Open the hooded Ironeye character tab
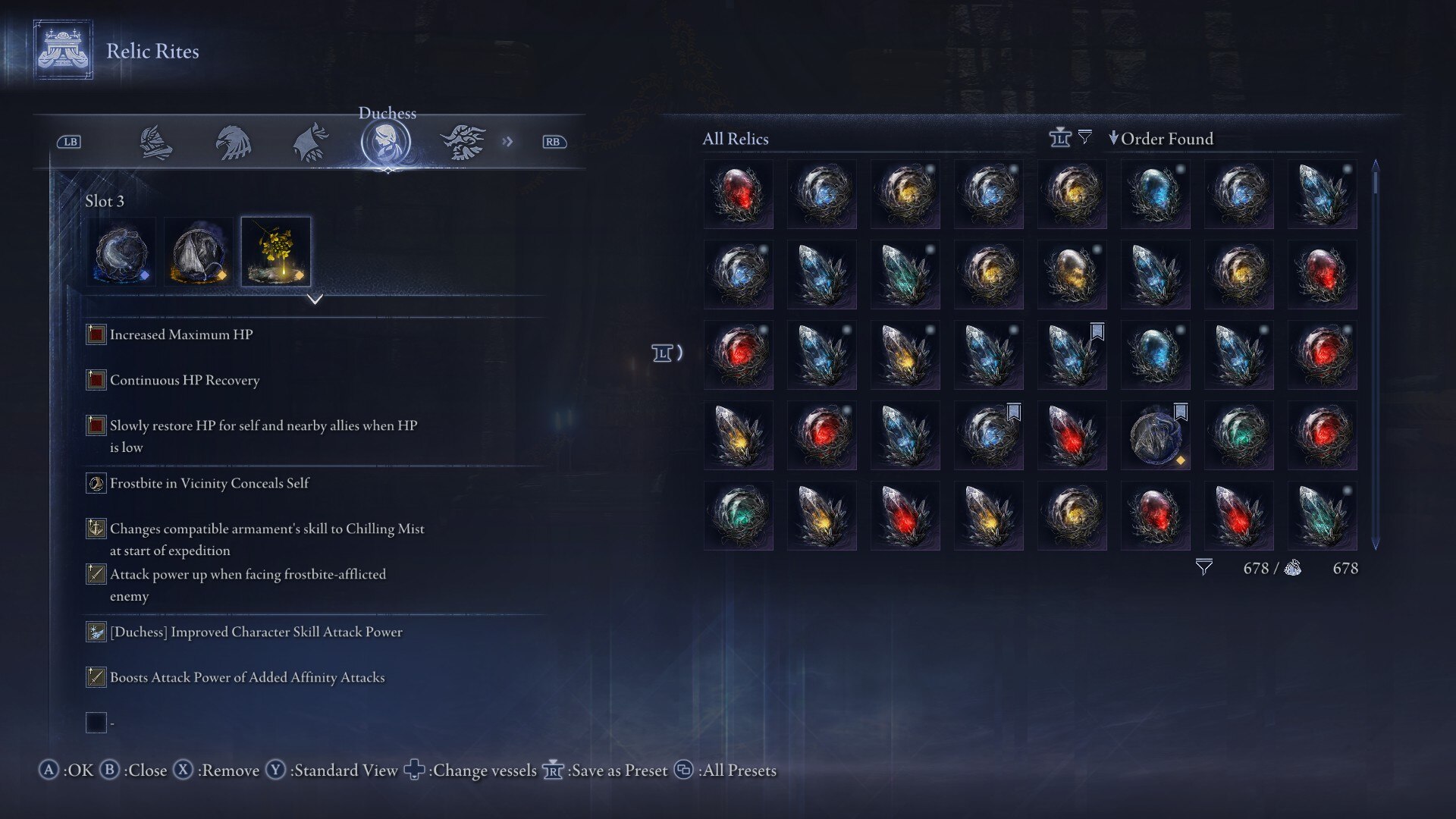Image resolution: width=1456 pixels, height=819 pixels. click(x=311, y=142)
